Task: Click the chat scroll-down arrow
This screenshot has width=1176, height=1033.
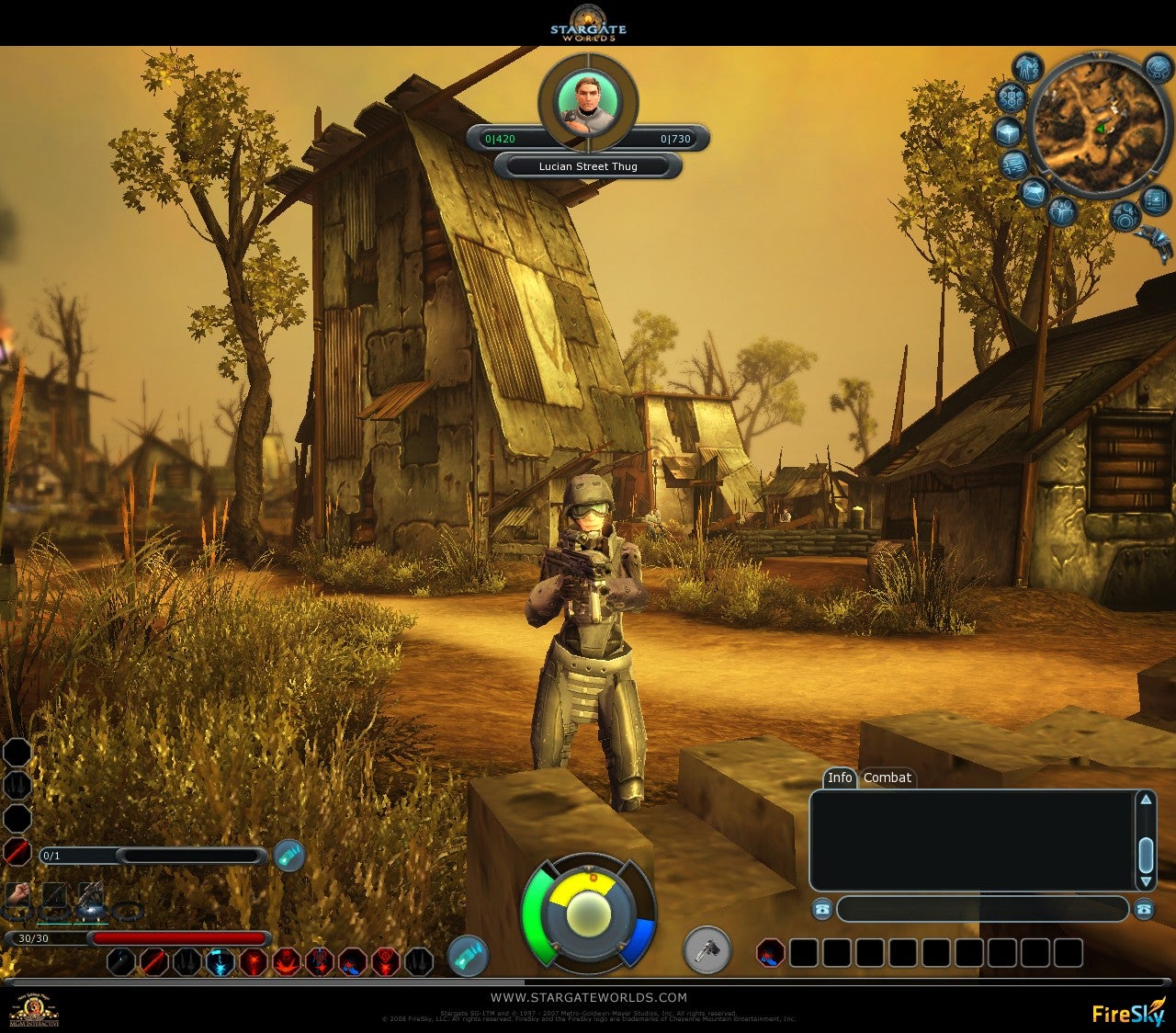Action: coord(1146,881)
